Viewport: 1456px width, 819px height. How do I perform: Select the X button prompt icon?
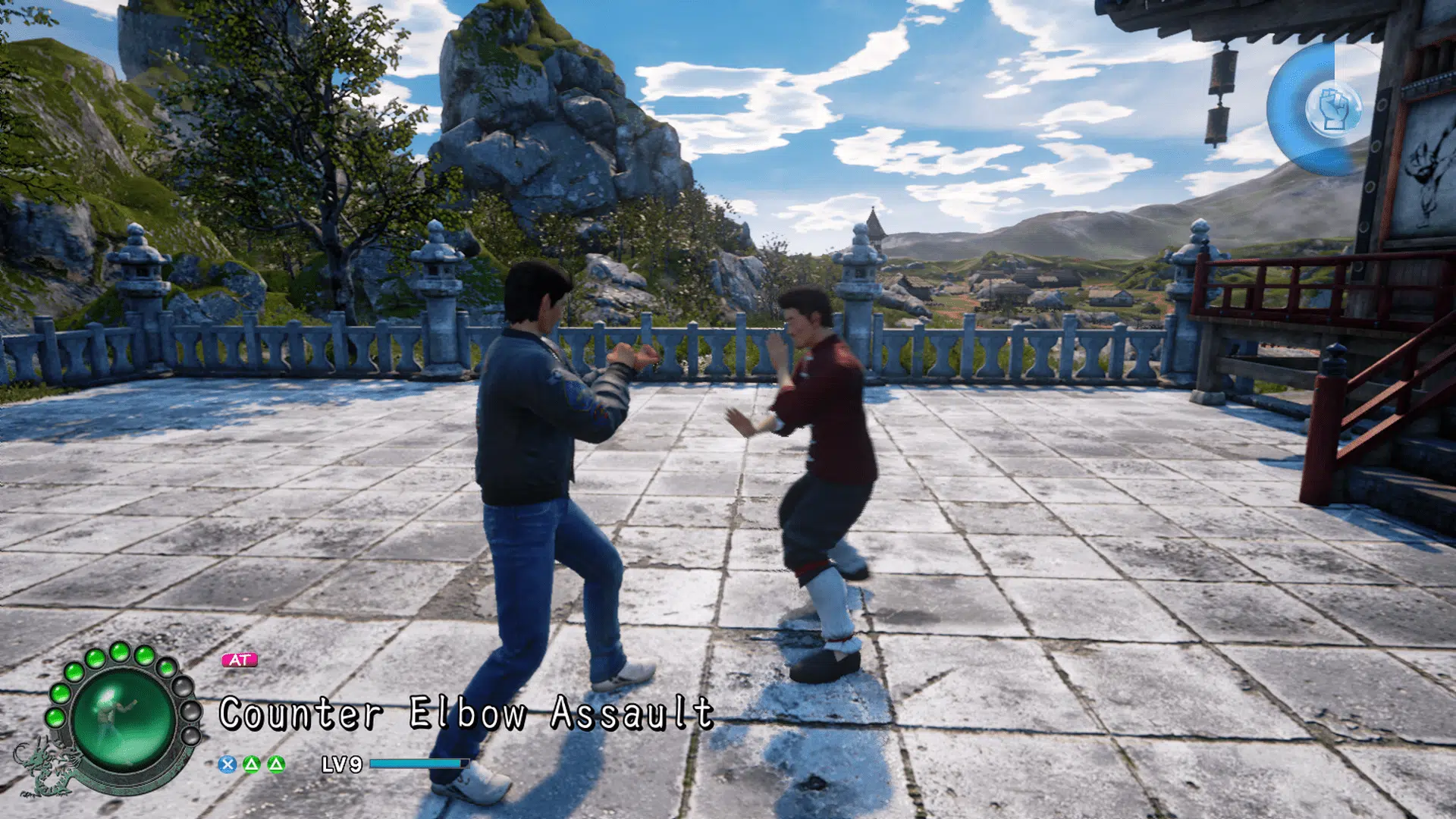click(226, 764)
